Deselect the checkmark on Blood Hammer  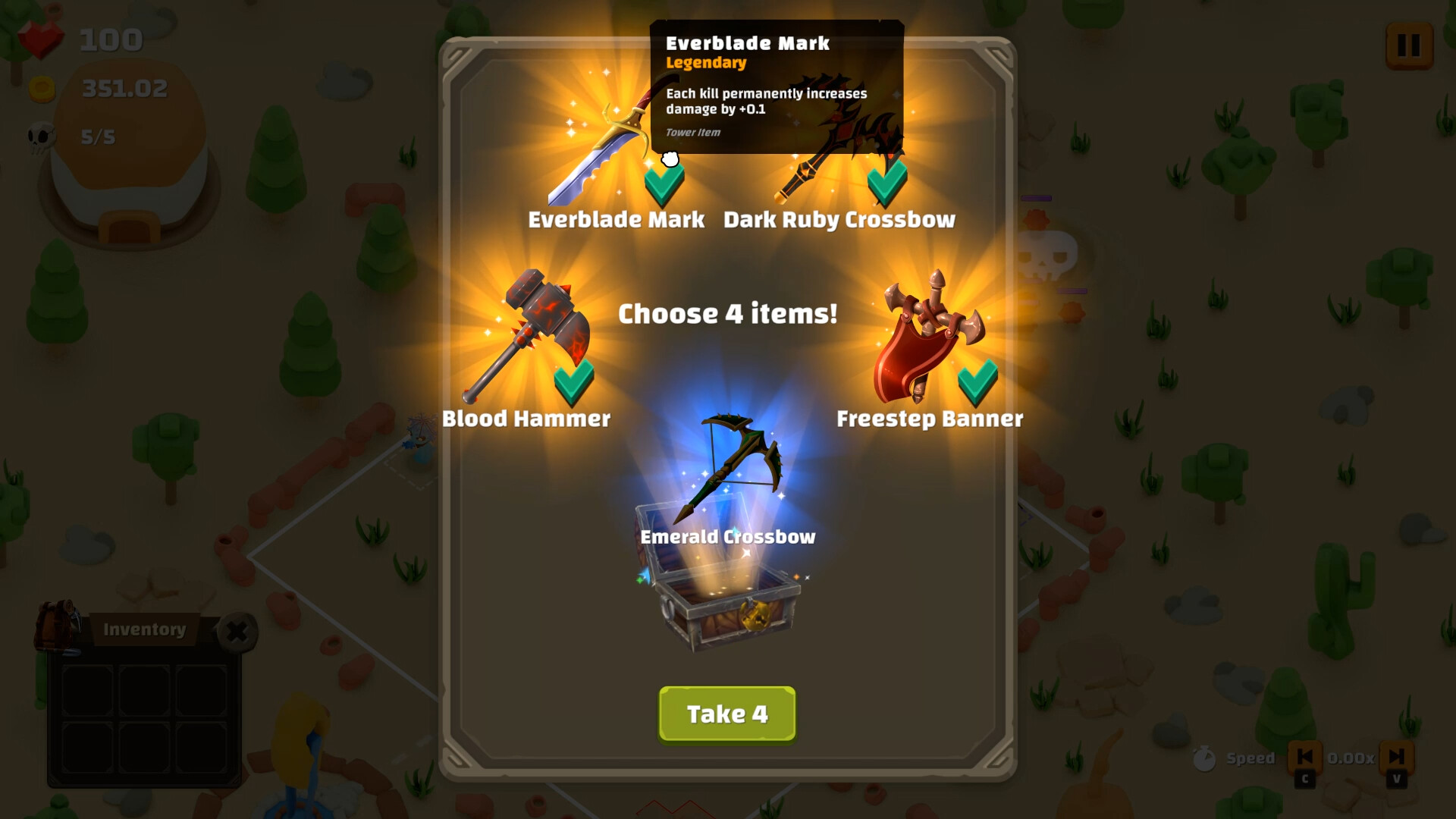(x=573, y=381)
